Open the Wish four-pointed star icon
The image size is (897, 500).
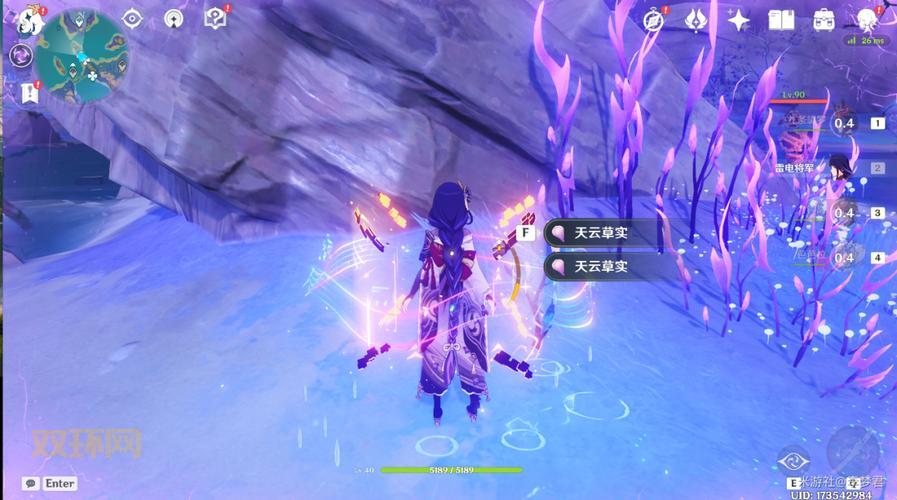point(739,19)
